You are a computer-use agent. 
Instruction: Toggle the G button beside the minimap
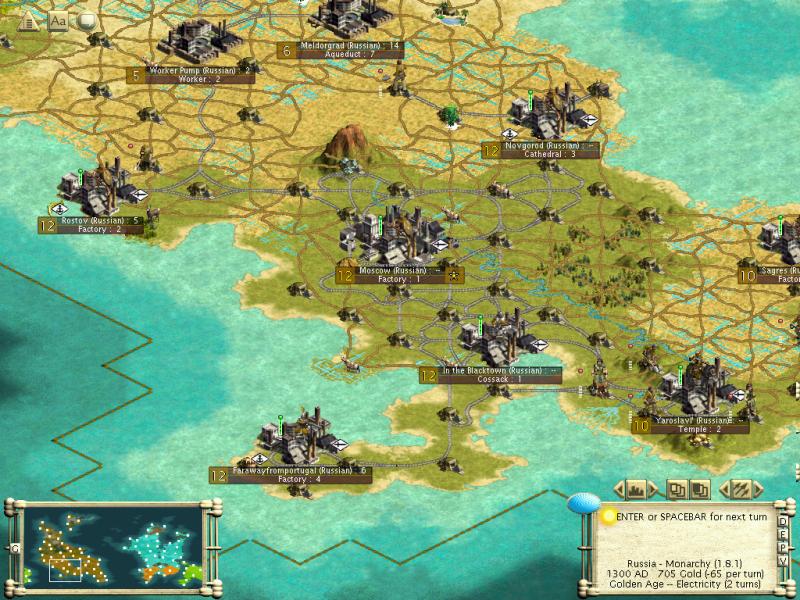[15, 549]
